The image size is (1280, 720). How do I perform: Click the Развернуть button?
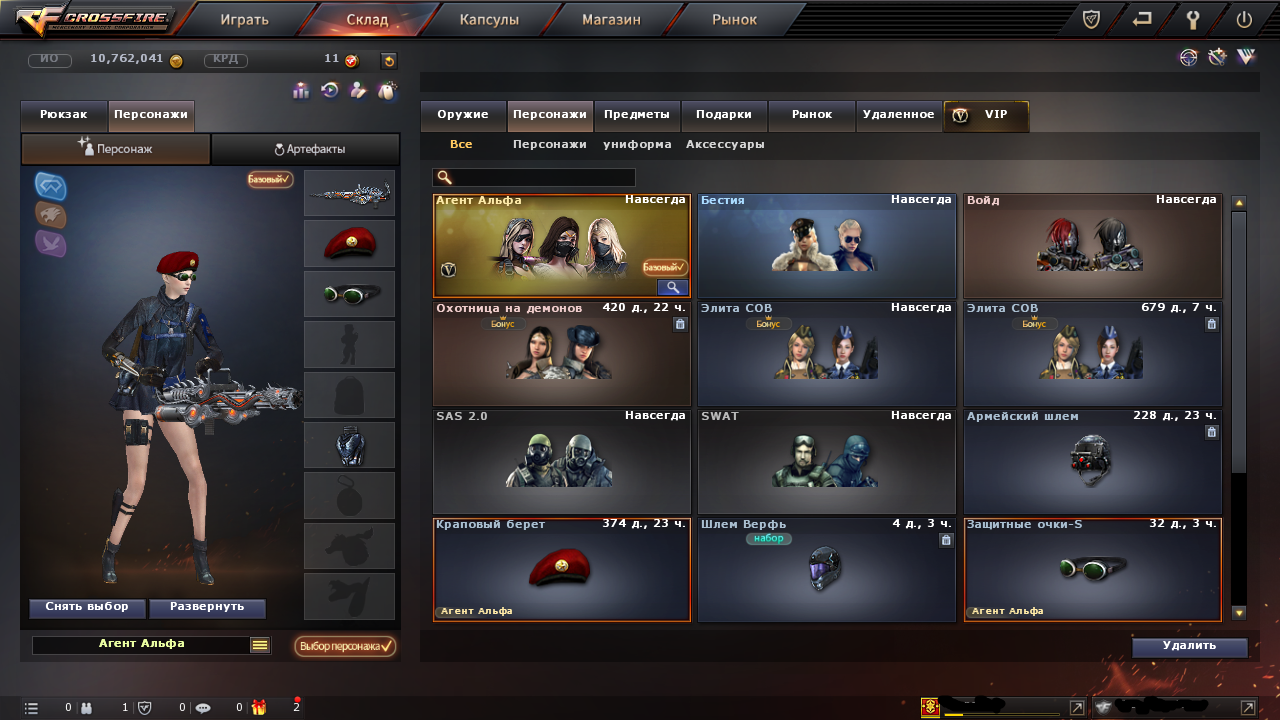coord(207,607)
